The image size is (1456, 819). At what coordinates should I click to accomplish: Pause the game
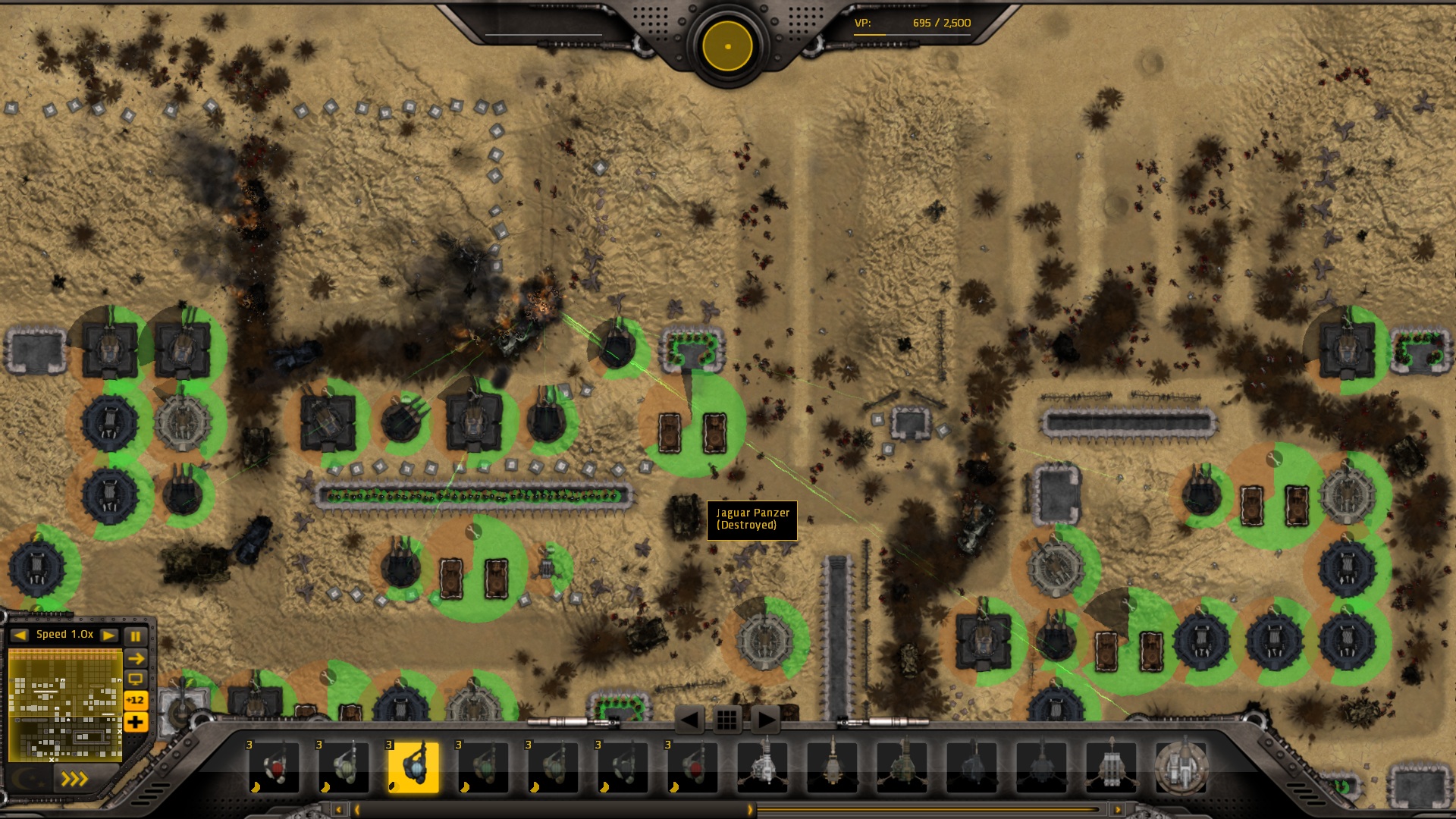pyautogui.click(x=136, y=635)
